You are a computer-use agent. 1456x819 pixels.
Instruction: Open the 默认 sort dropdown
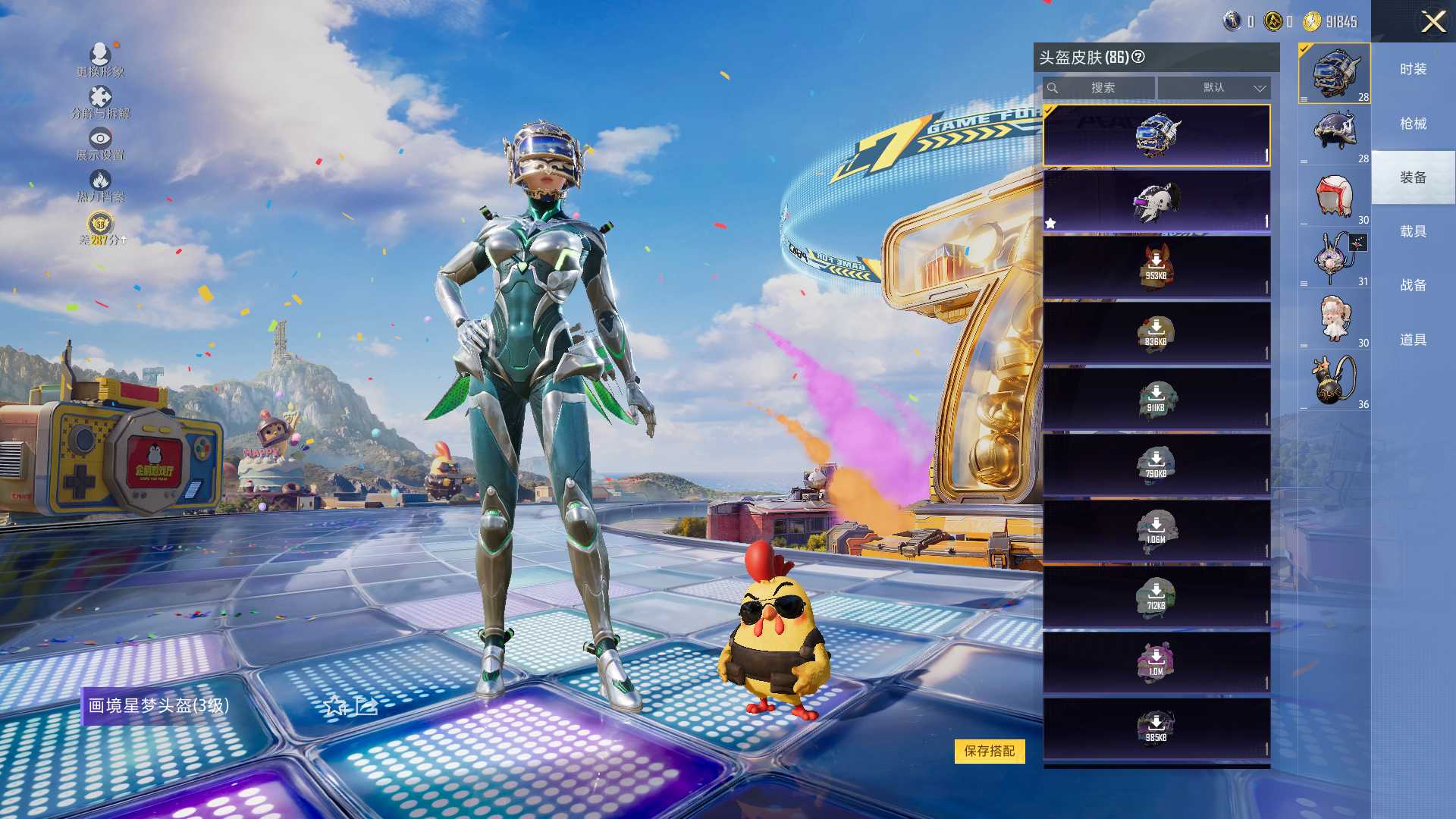click(x=1214, y=88)
